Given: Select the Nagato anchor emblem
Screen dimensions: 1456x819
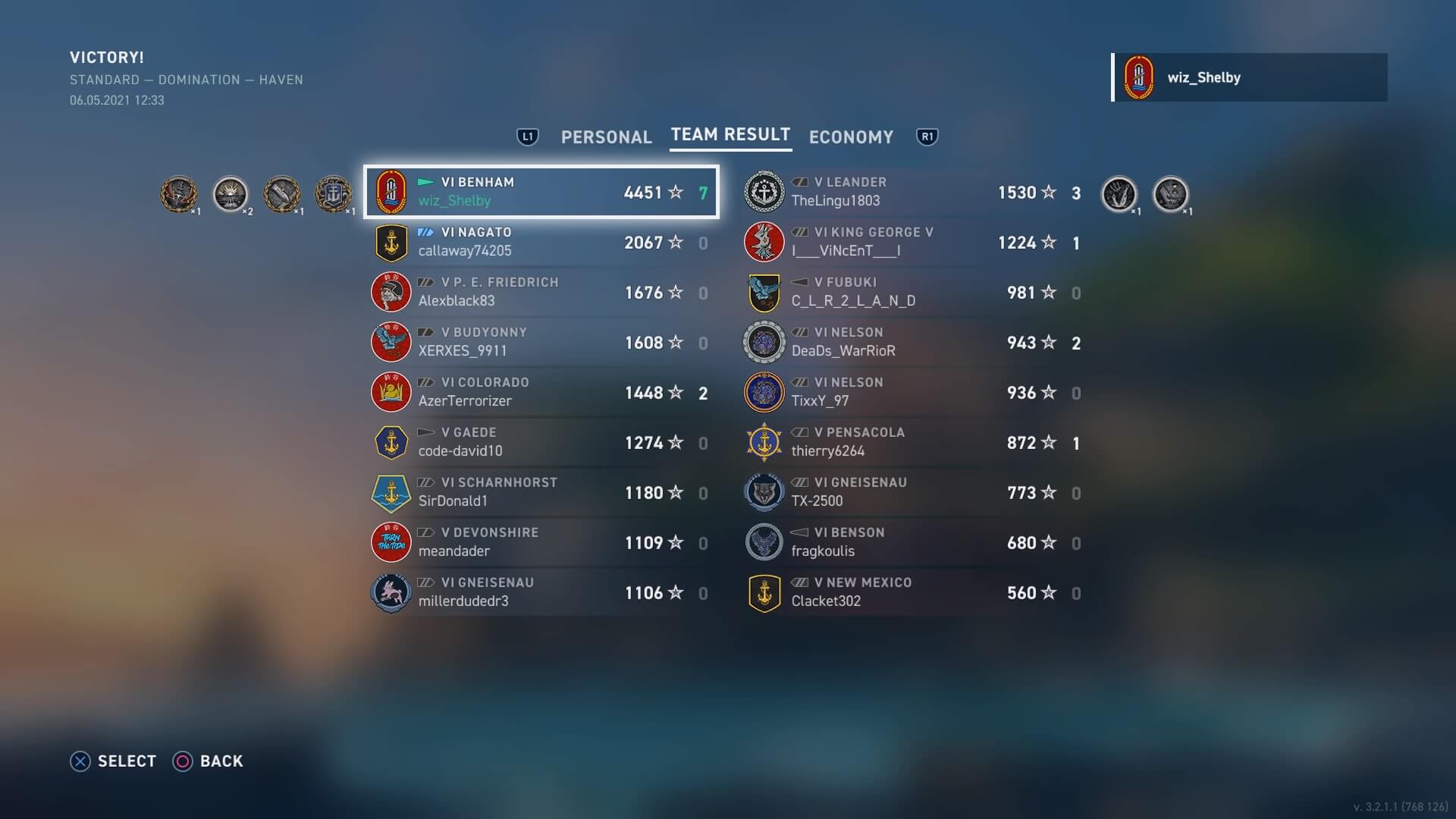Looking at the screenshot, I should point(391,242).
